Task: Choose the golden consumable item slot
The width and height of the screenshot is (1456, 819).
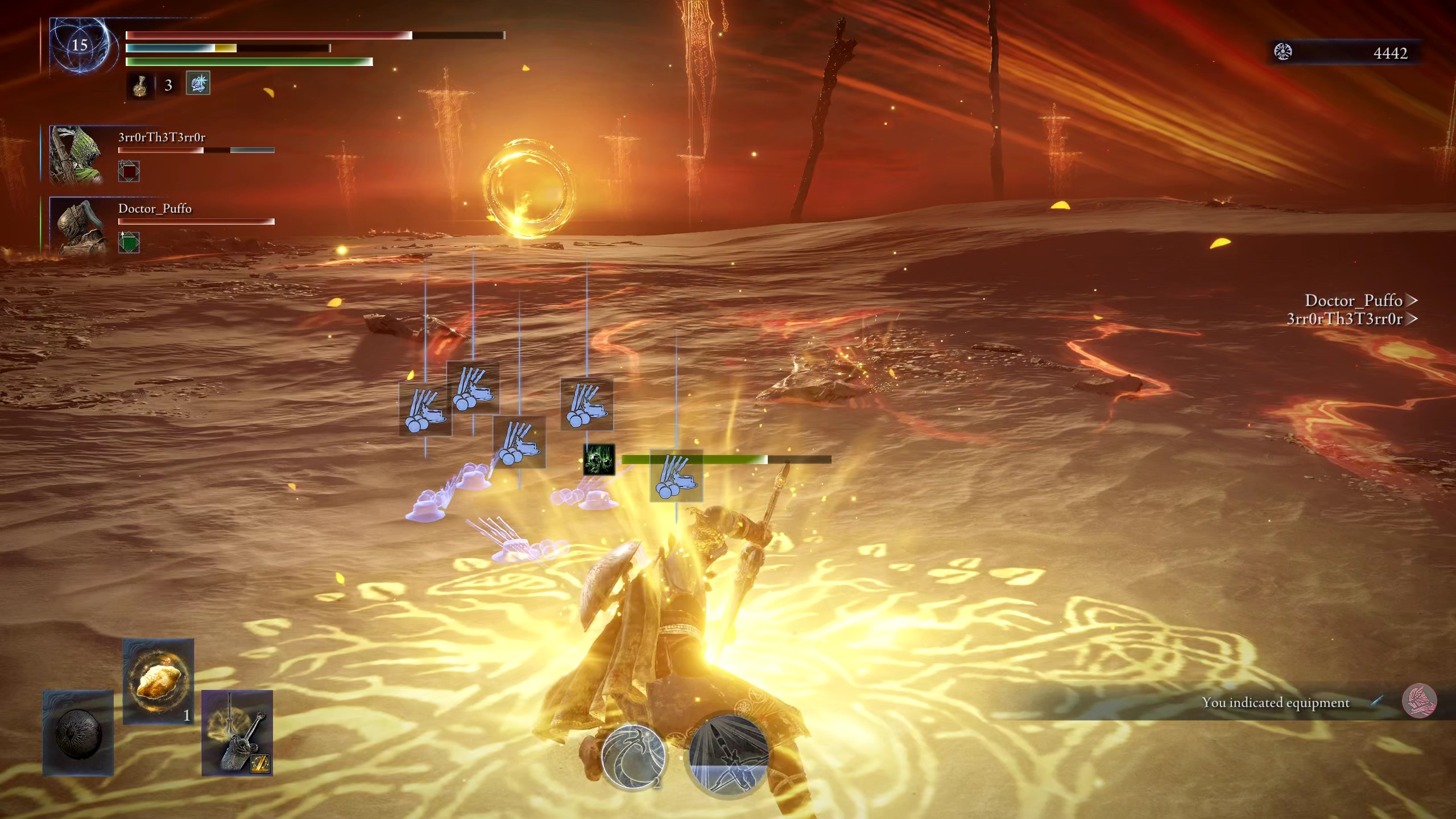Action: (158, 681)
